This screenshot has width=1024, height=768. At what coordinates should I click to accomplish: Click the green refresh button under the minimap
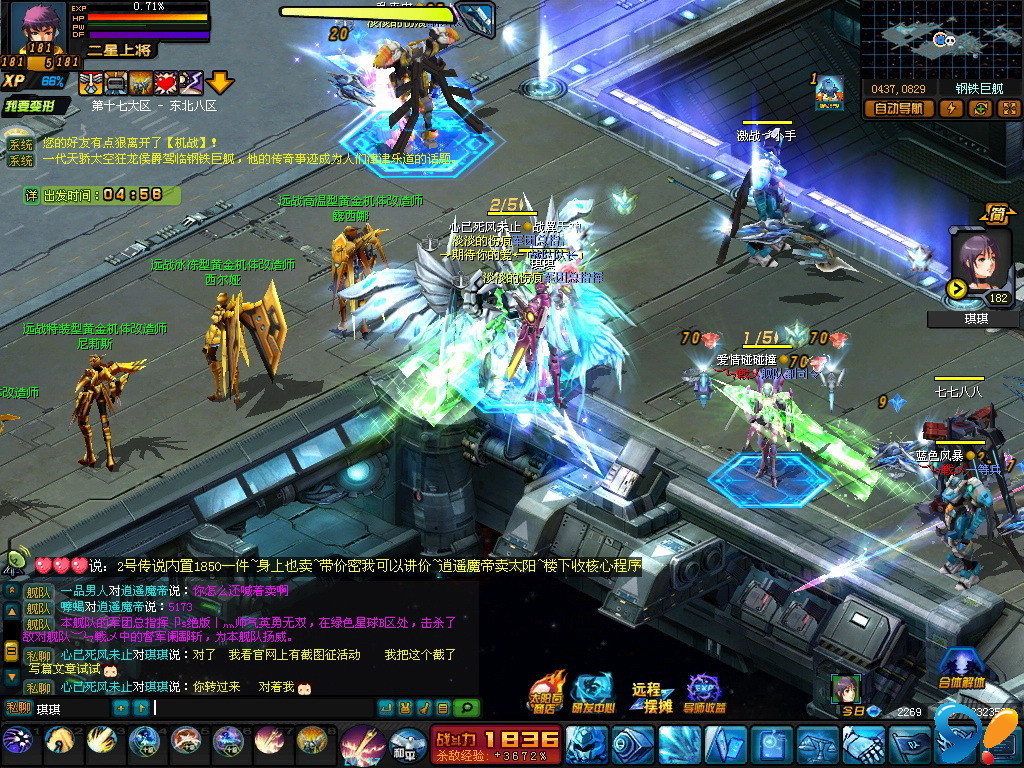(x=980, y=109)
